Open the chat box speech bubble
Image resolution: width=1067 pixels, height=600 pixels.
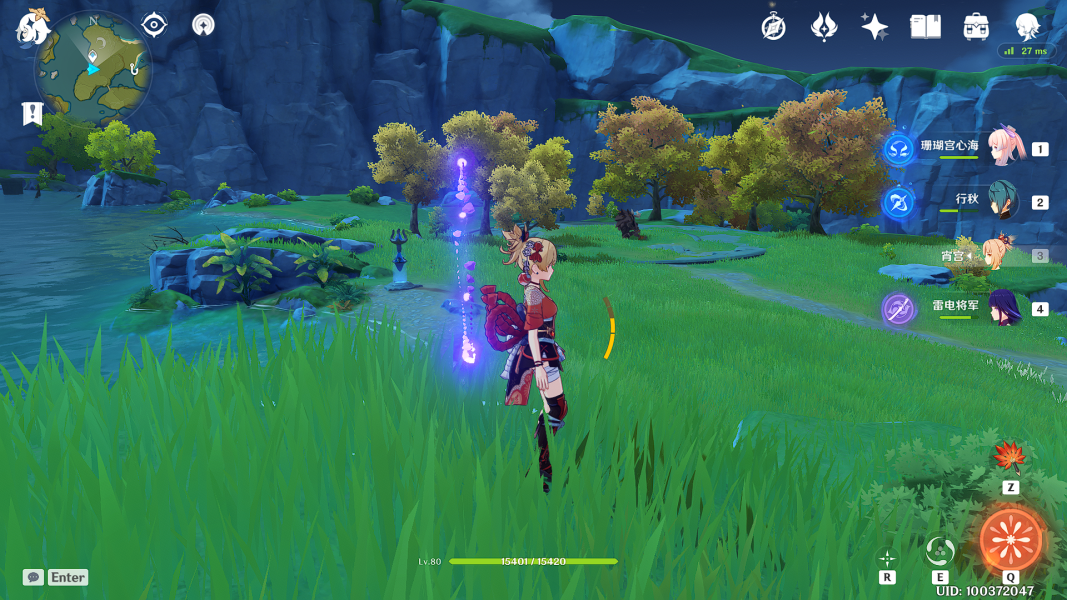point(34,577)
